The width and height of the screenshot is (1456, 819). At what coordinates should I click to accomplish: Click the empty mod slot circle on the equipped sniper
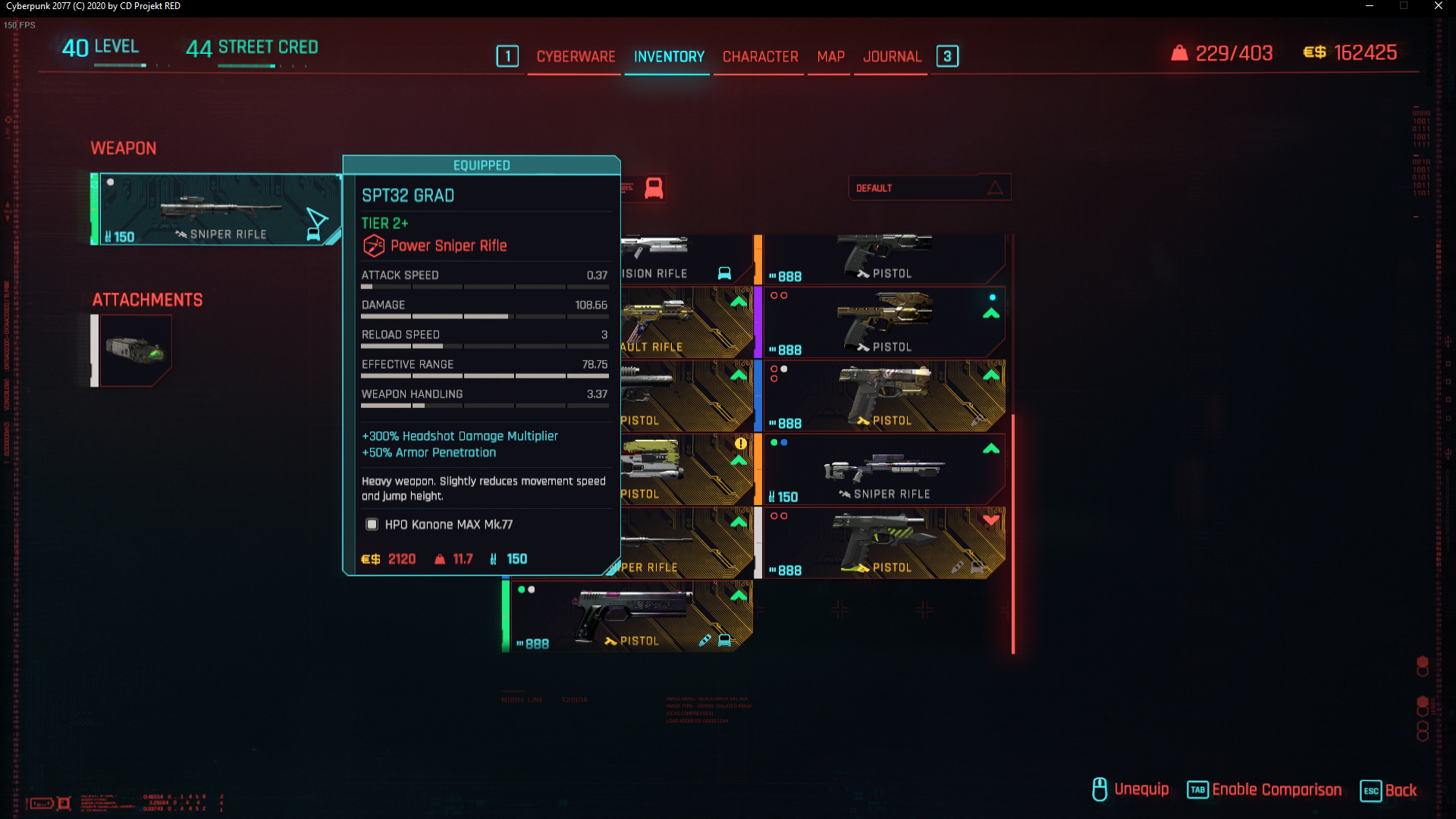pos(110,182)
